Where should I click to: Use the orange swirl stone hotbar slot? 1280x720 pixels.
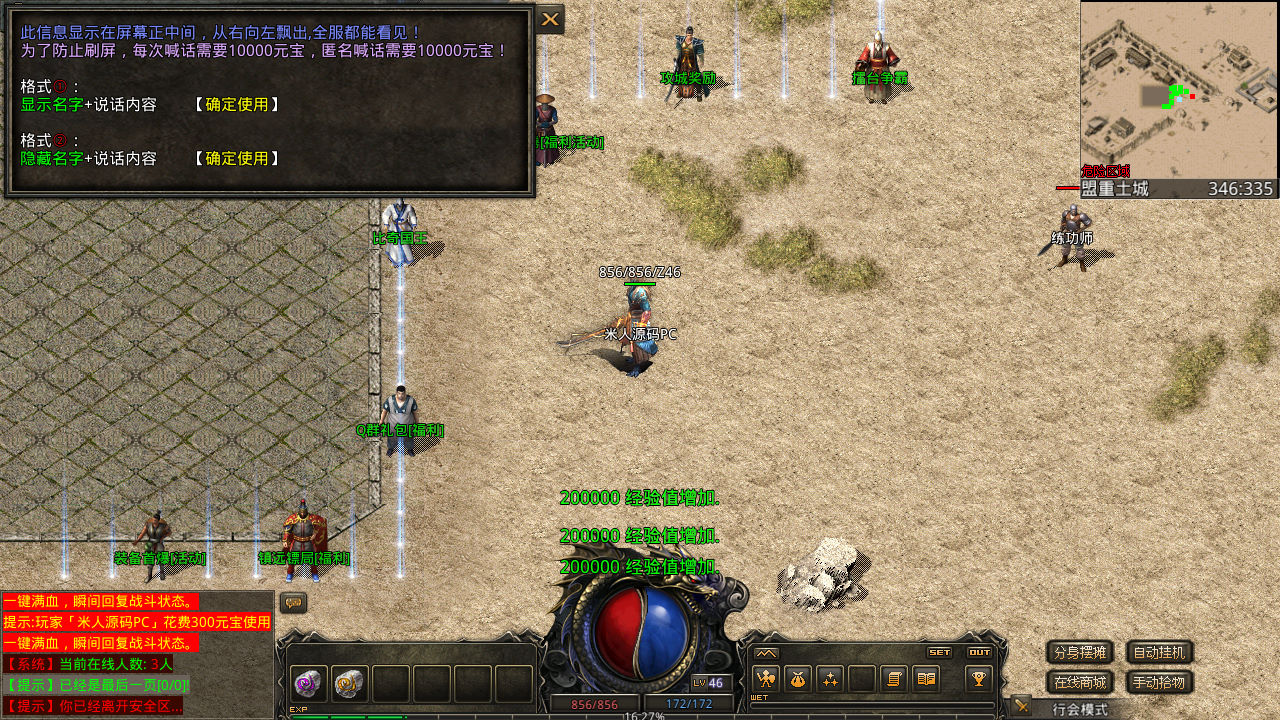pos(349,684)
